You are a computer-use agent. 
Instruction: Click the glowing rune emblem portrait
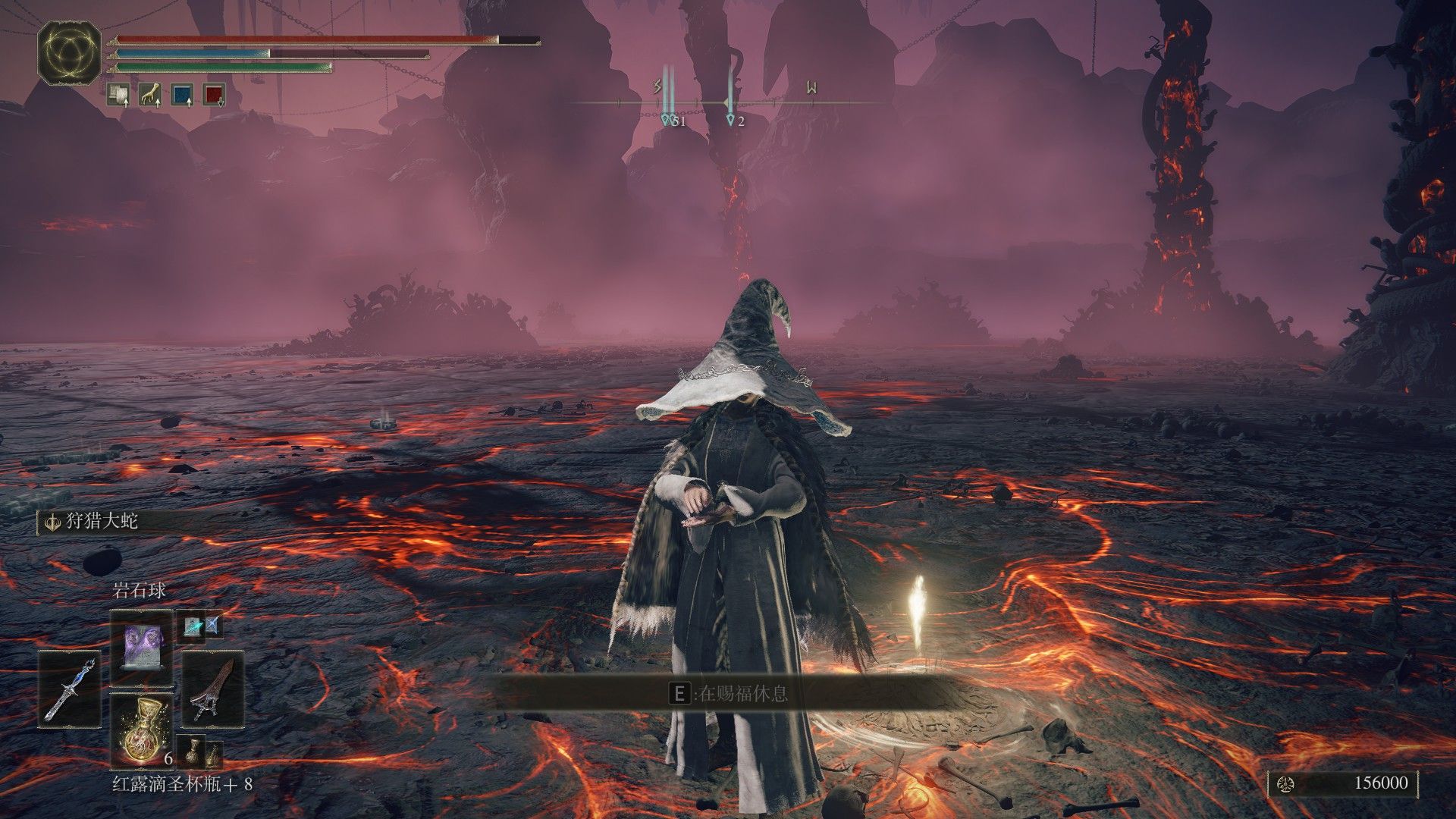[x=69, y=53]
